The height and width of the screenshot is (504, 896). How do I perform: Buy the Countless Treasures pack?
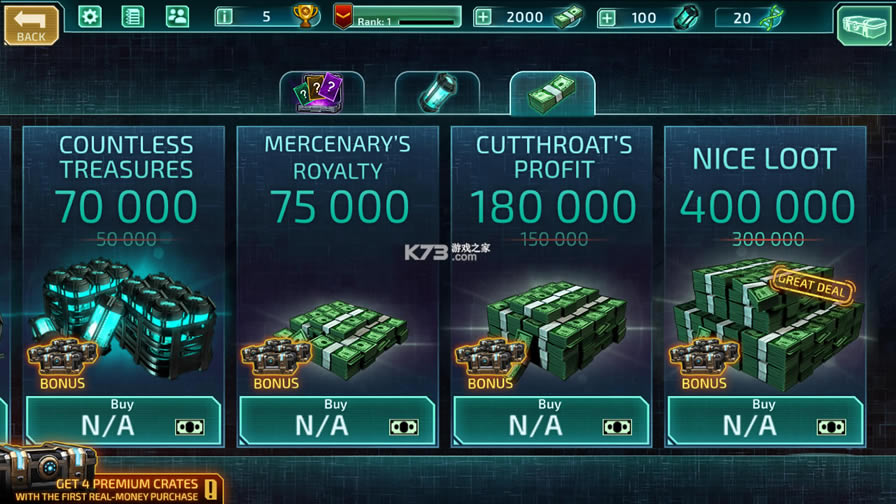click(x=124, y=420)
